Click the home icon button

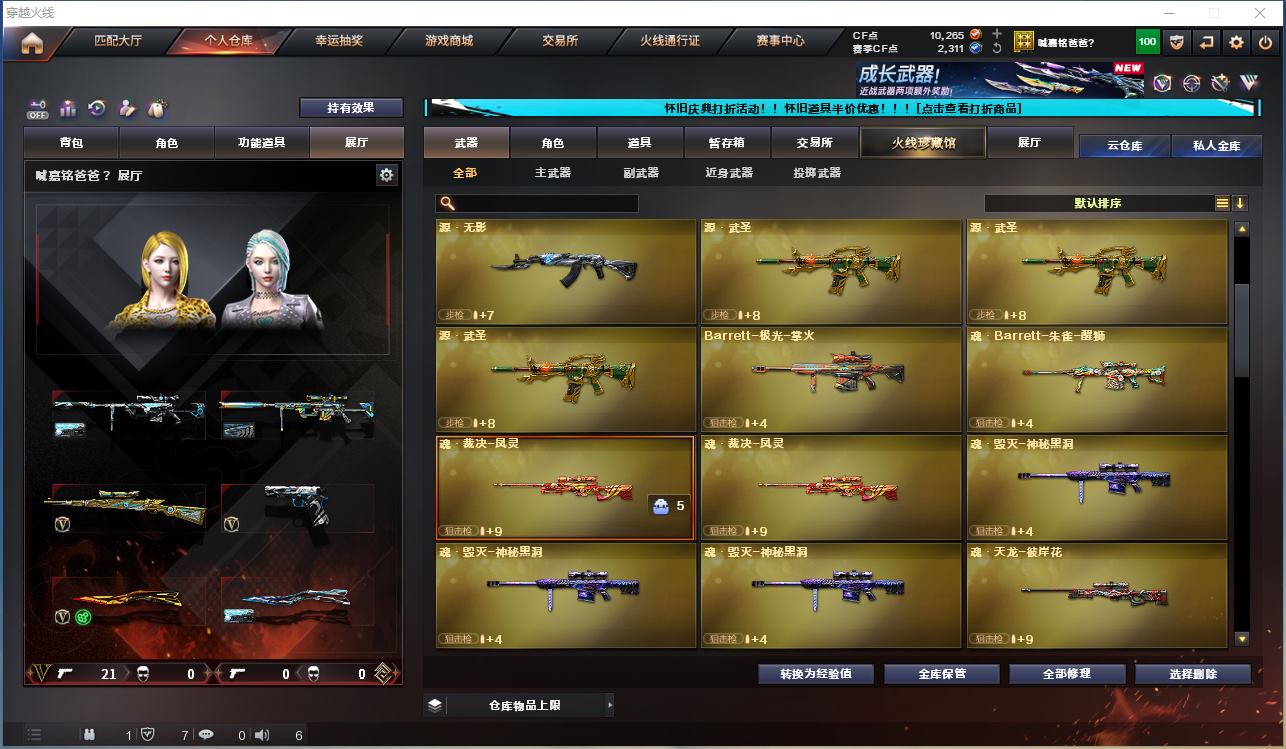tap(33, 43)
